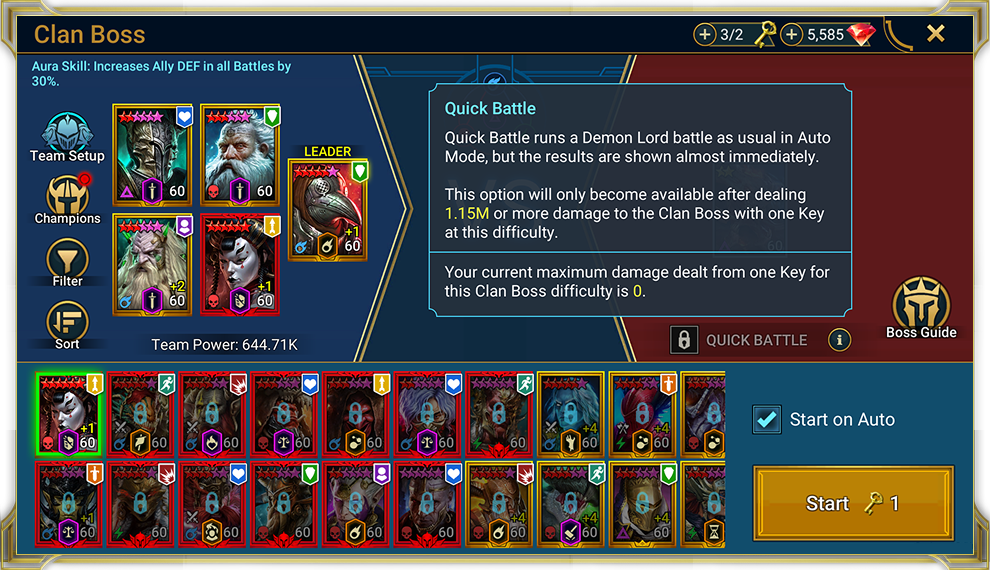Open the Sort options
Image resolution: width=990 pixels, height=570 pixels.
67,325
